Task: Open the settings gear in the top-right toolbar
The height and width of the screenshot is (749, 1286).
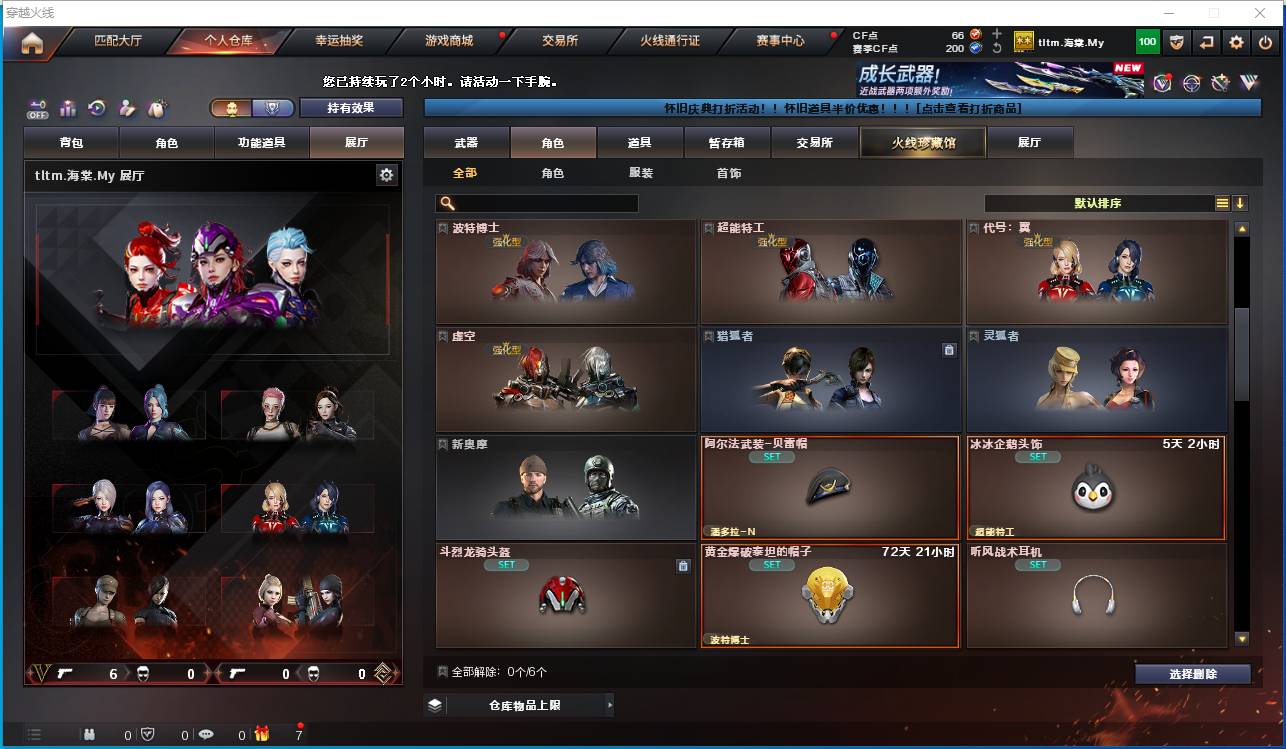Action: tap(1236, 42)
